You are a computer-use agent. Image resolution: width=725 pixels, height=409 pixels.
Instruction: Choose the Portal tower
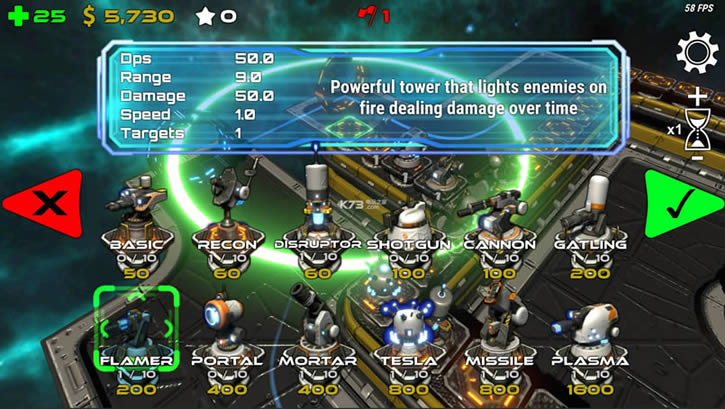click(x=227, y=326)
